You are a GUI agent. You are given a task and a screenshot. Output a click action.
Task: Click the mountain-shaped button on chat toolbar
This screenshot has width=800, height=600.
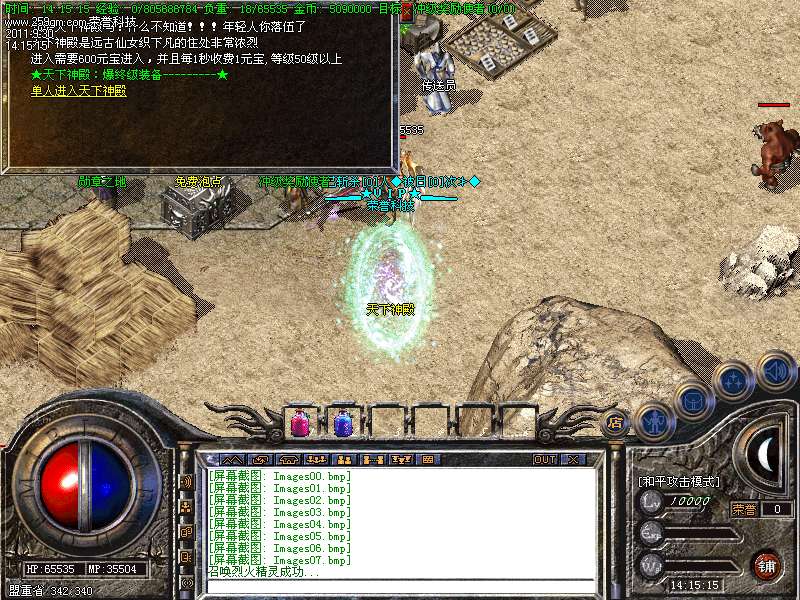coord(232,459)
